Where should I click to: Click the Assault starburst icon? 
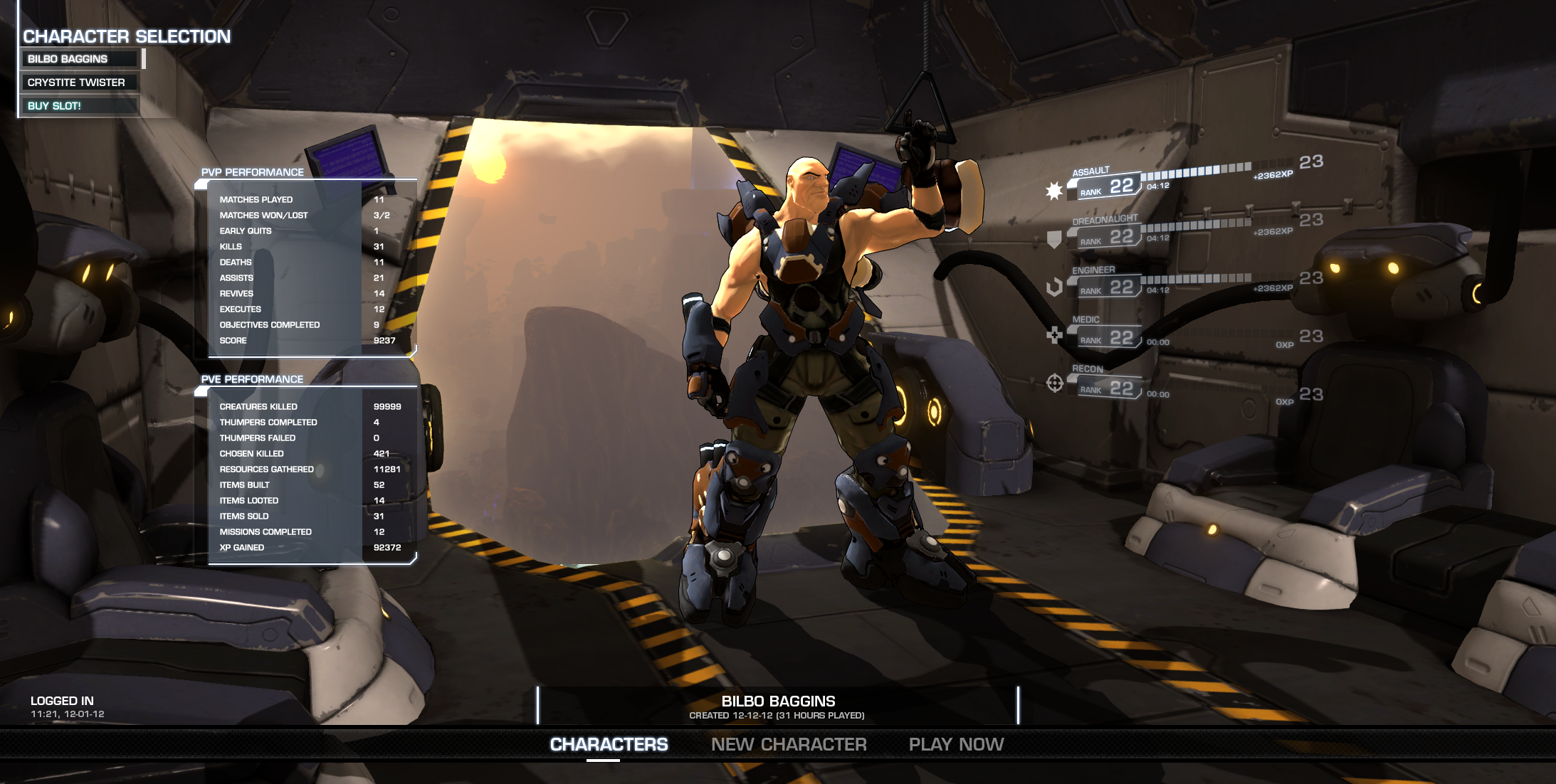pos(1054,191)
